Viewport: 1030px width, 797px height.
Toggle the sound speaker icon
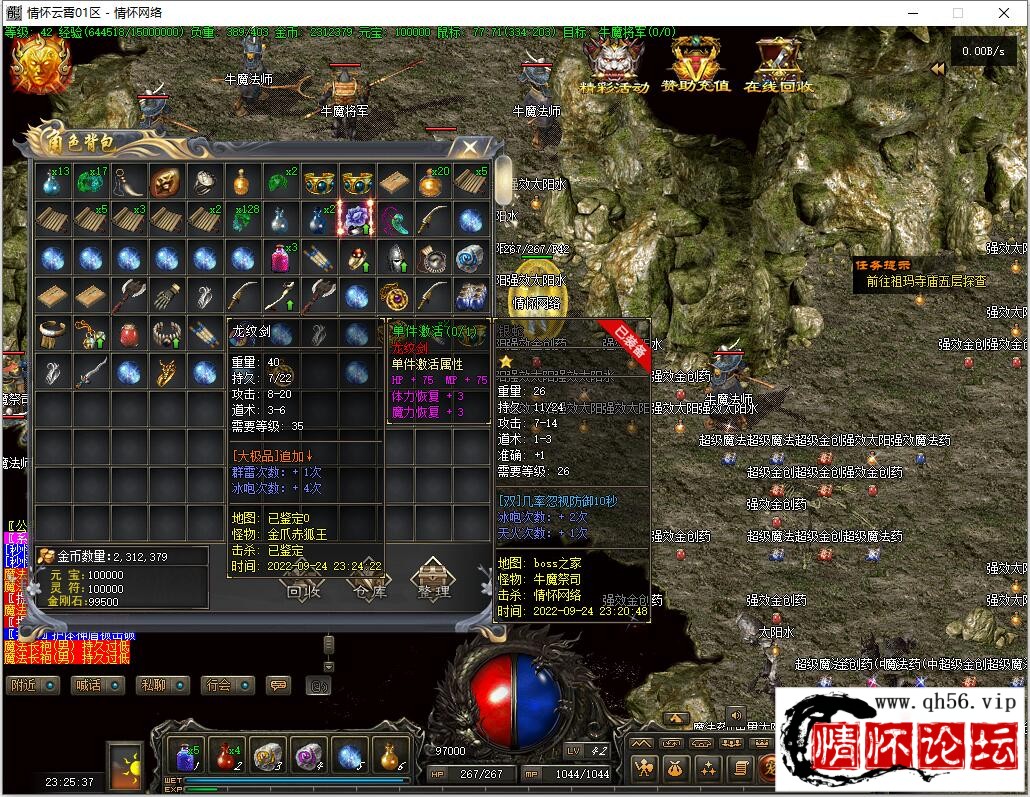pyautogui.click(x=735, y=715)
